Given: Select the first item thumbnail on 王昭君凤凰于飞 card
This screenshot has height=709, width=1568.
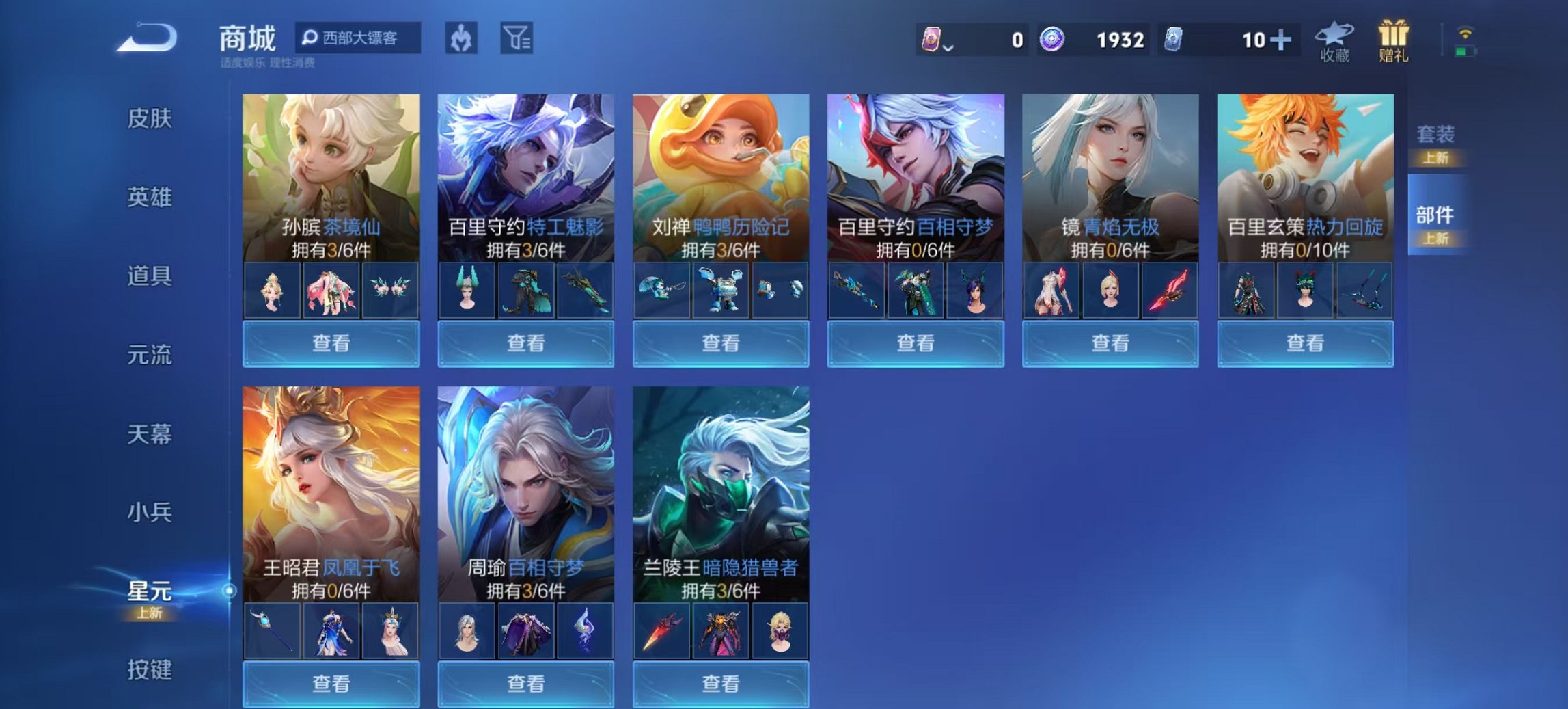Looking at the screenshot, I should click(x=271, y=630).
